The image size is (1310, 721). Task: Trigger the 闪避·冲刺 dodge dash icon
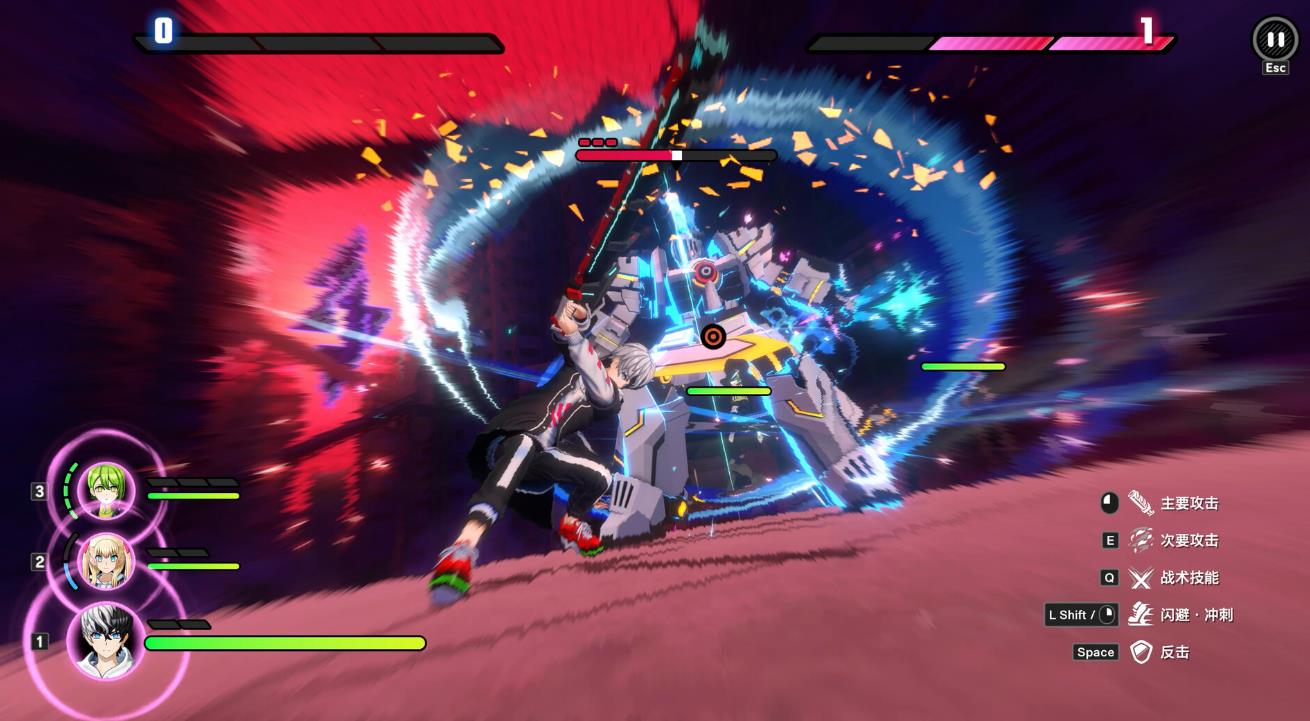[1141, 615]
